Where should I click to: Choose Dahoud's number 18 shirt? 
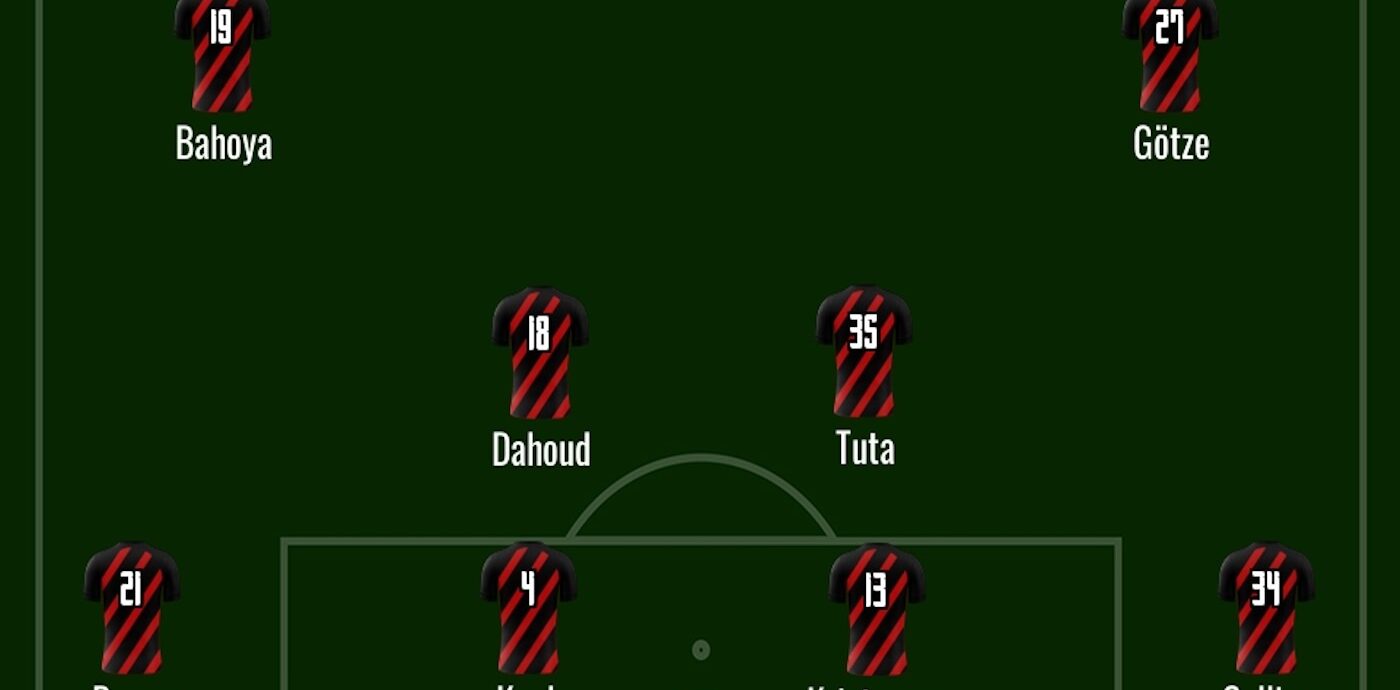click(x=540, y=352)
